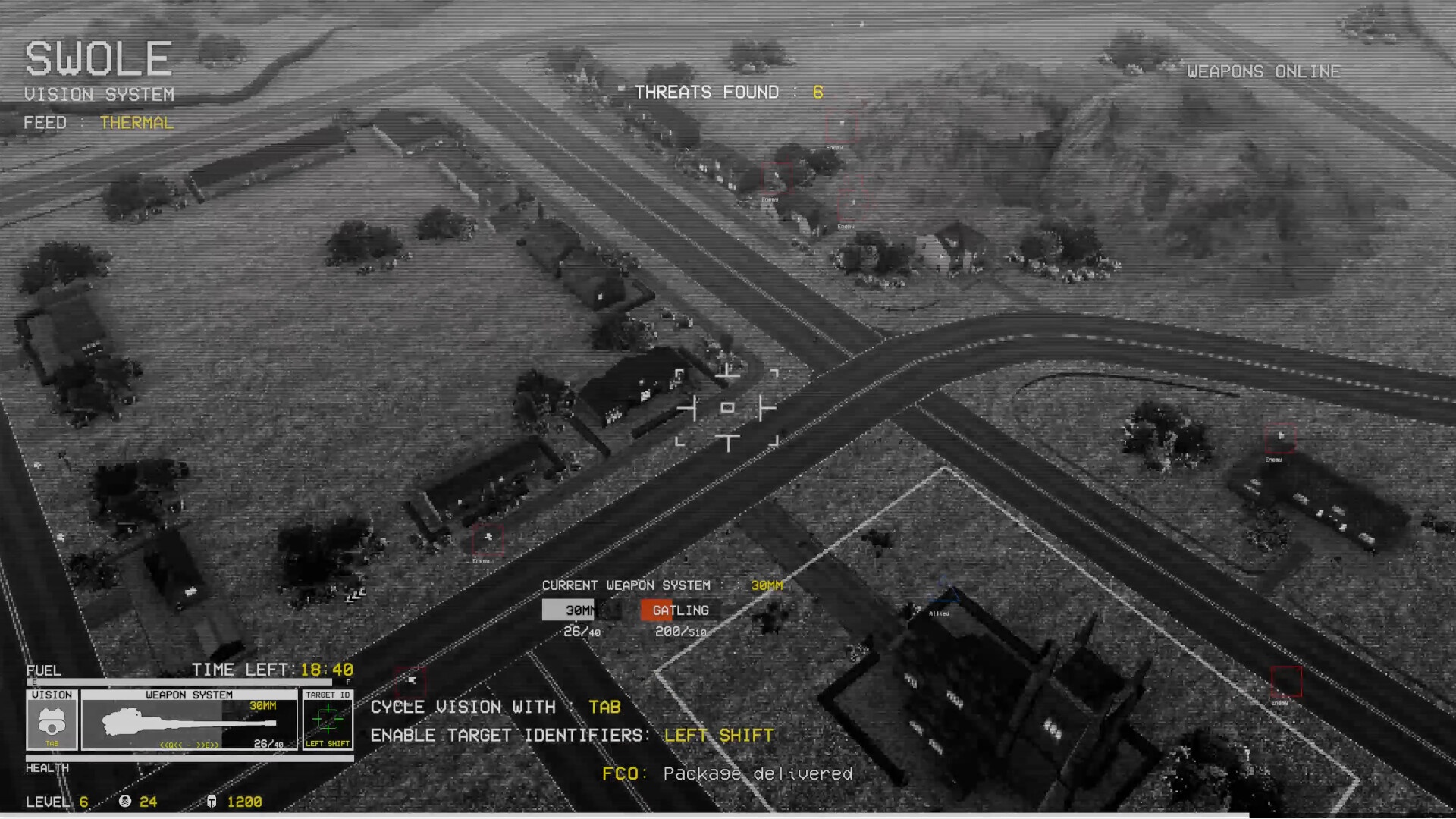Select the Vision binoculars icon
The height and width of the screenshot is (819, 1456).
click(52, 720)
